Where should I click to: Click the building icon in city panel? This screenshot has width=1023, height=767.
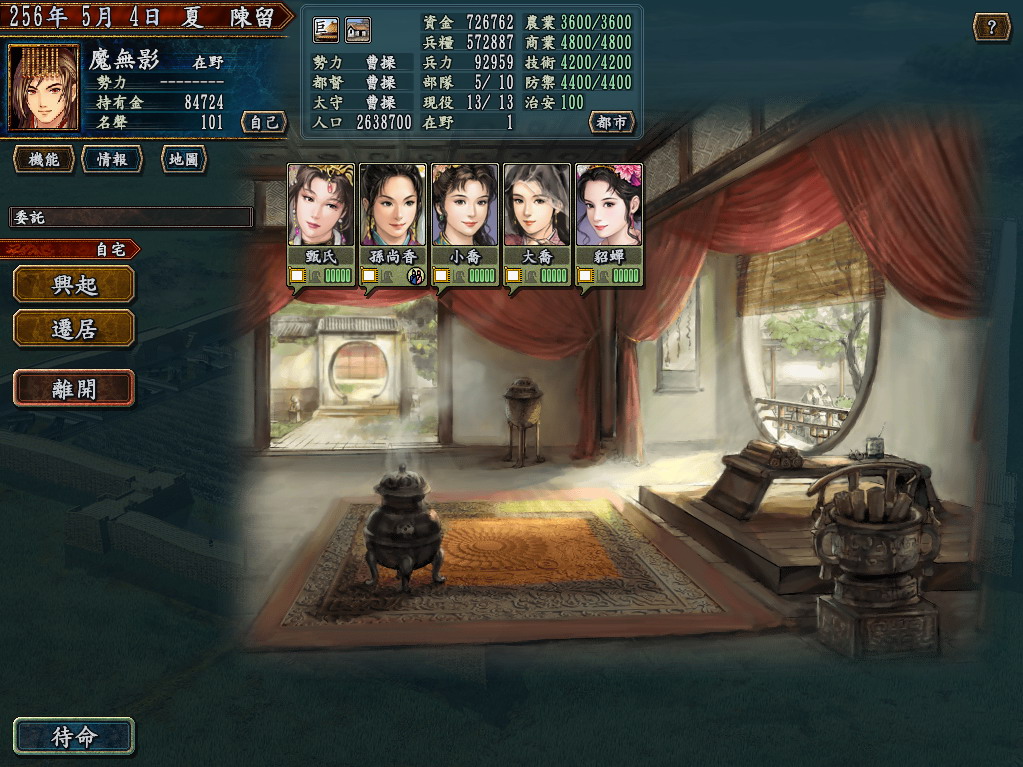click(x=358, y=30)
